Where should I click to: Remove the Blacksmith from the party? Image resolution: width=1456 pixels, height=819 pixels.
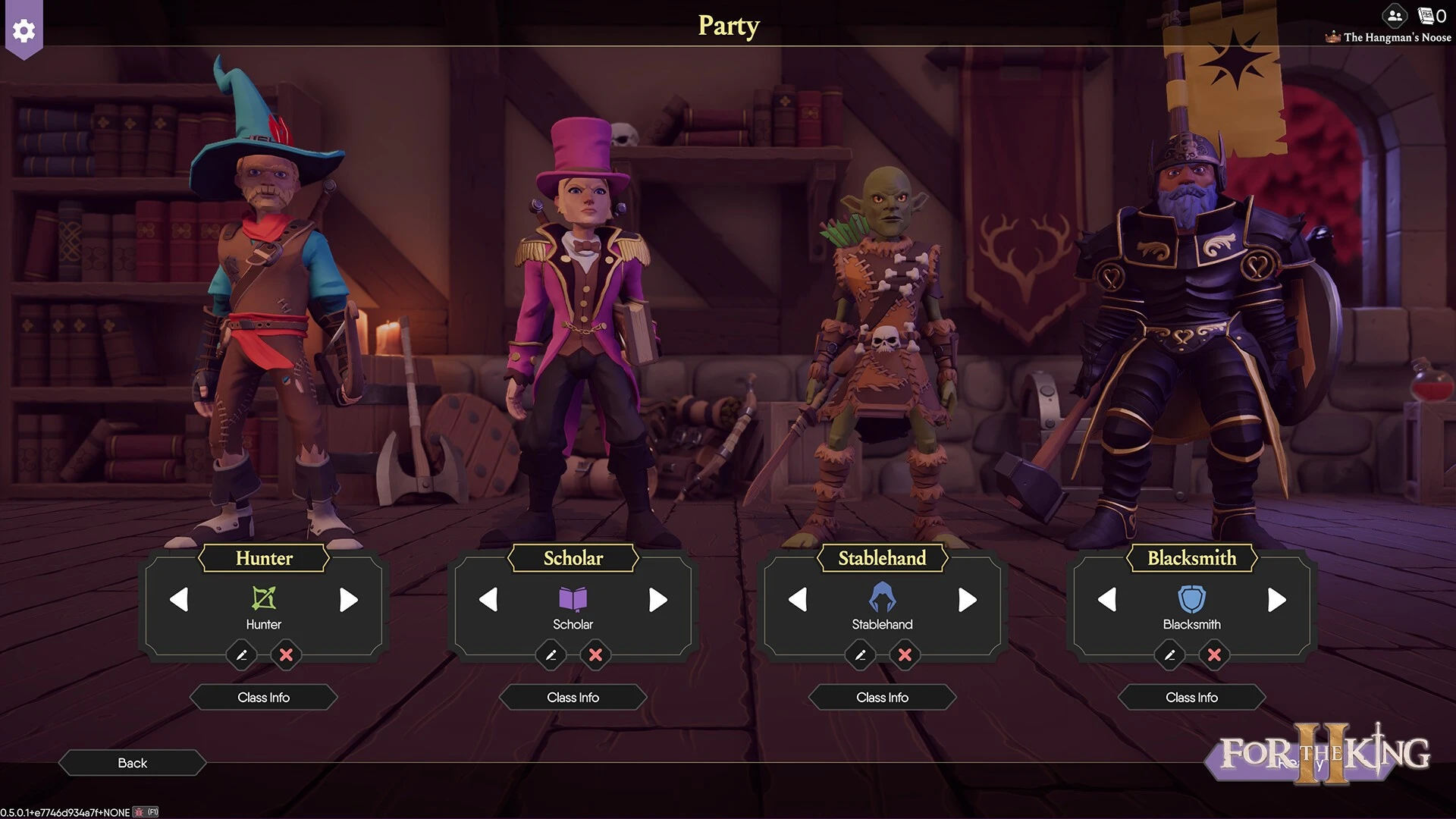(x=1214, y=654)
